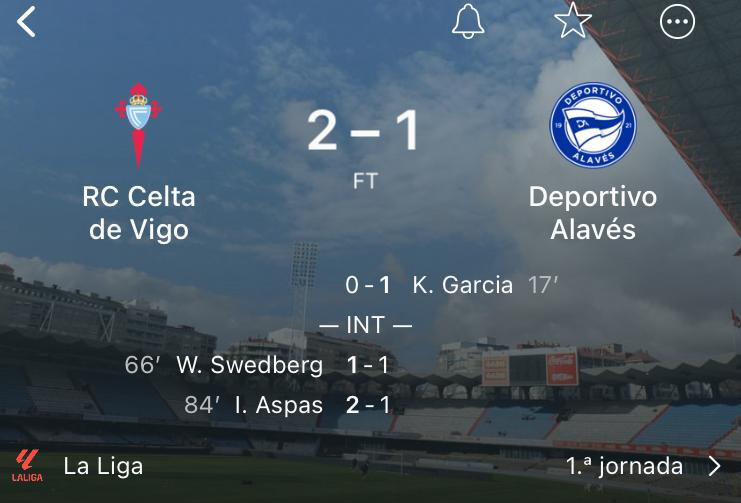Select K. Garcia's 17' goal entry
Screen dimensions: 741x503
tap(462, 285)
